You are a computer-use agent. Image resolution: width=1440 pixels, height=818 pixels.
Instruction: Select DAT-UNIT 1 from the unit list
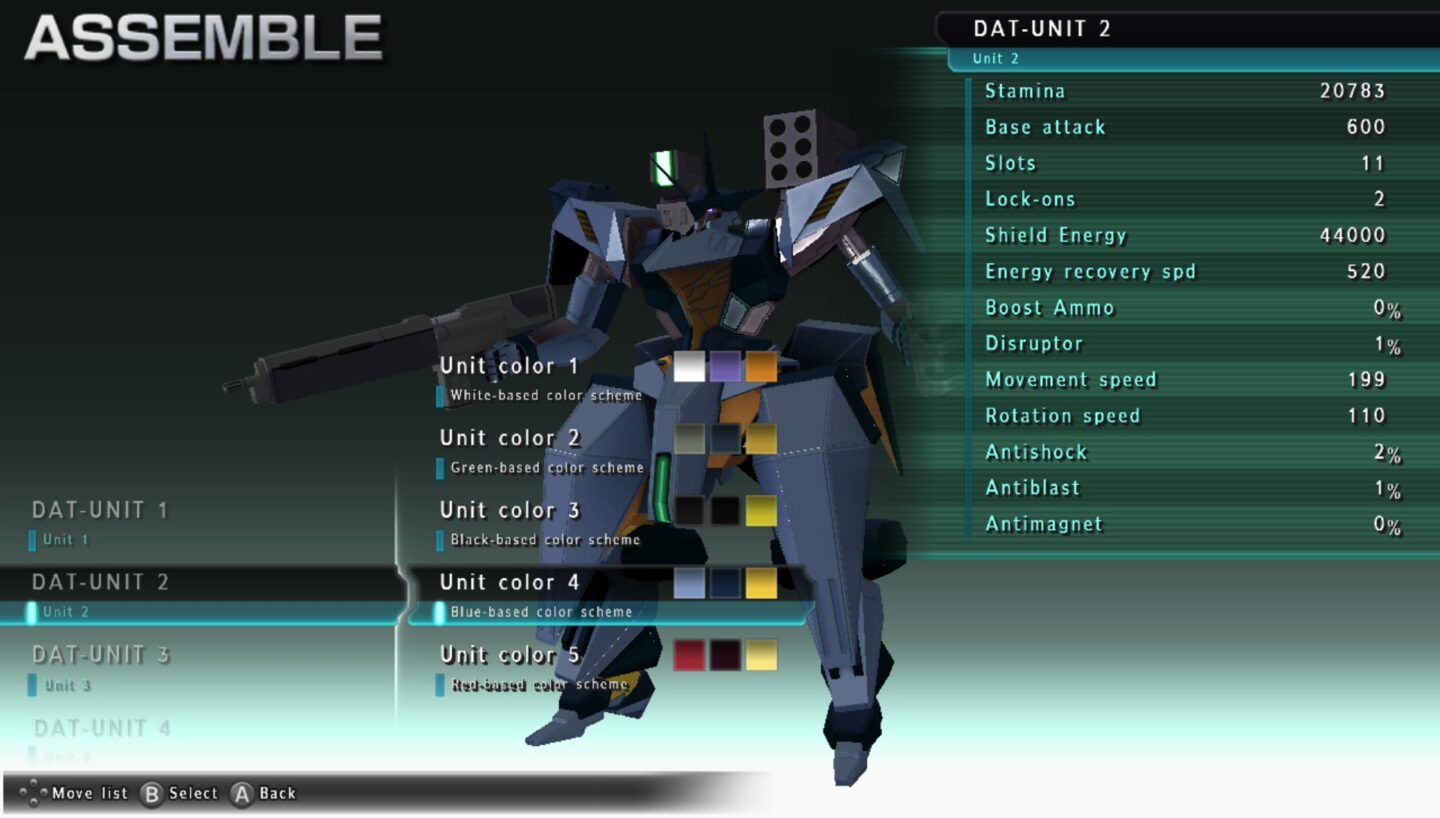click(x=100, y=510)
